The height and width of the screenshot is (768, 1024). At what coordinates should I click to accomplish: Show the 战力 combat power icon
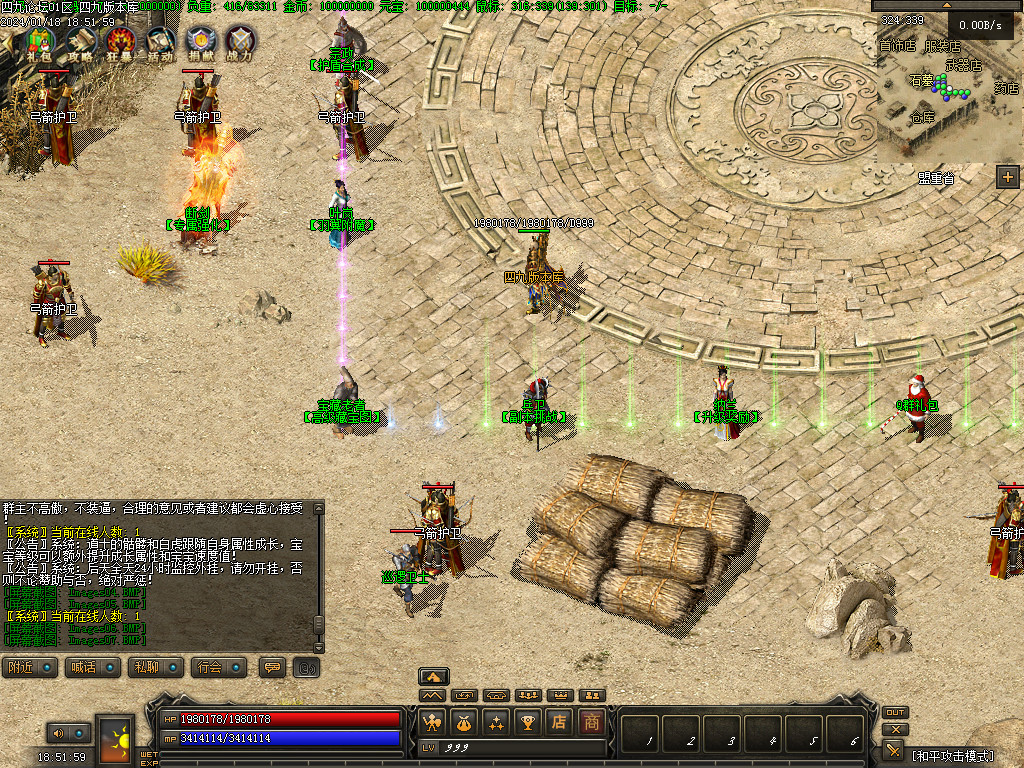[x=240, y=42]
